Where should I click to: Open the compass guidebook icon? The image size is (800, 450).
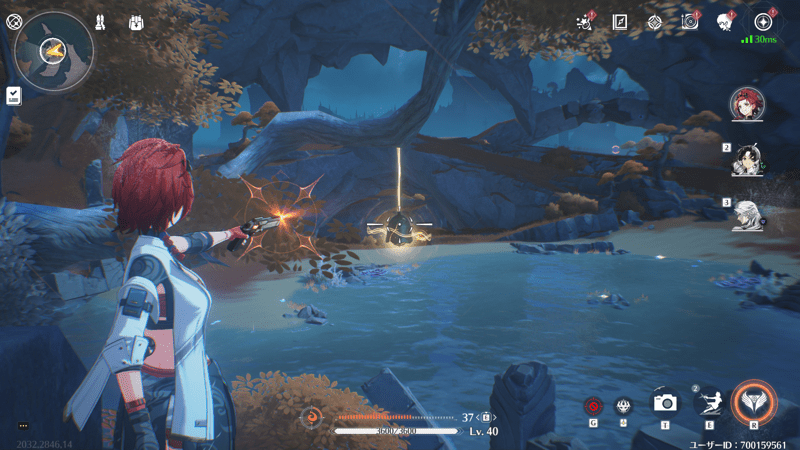(620, 21)
